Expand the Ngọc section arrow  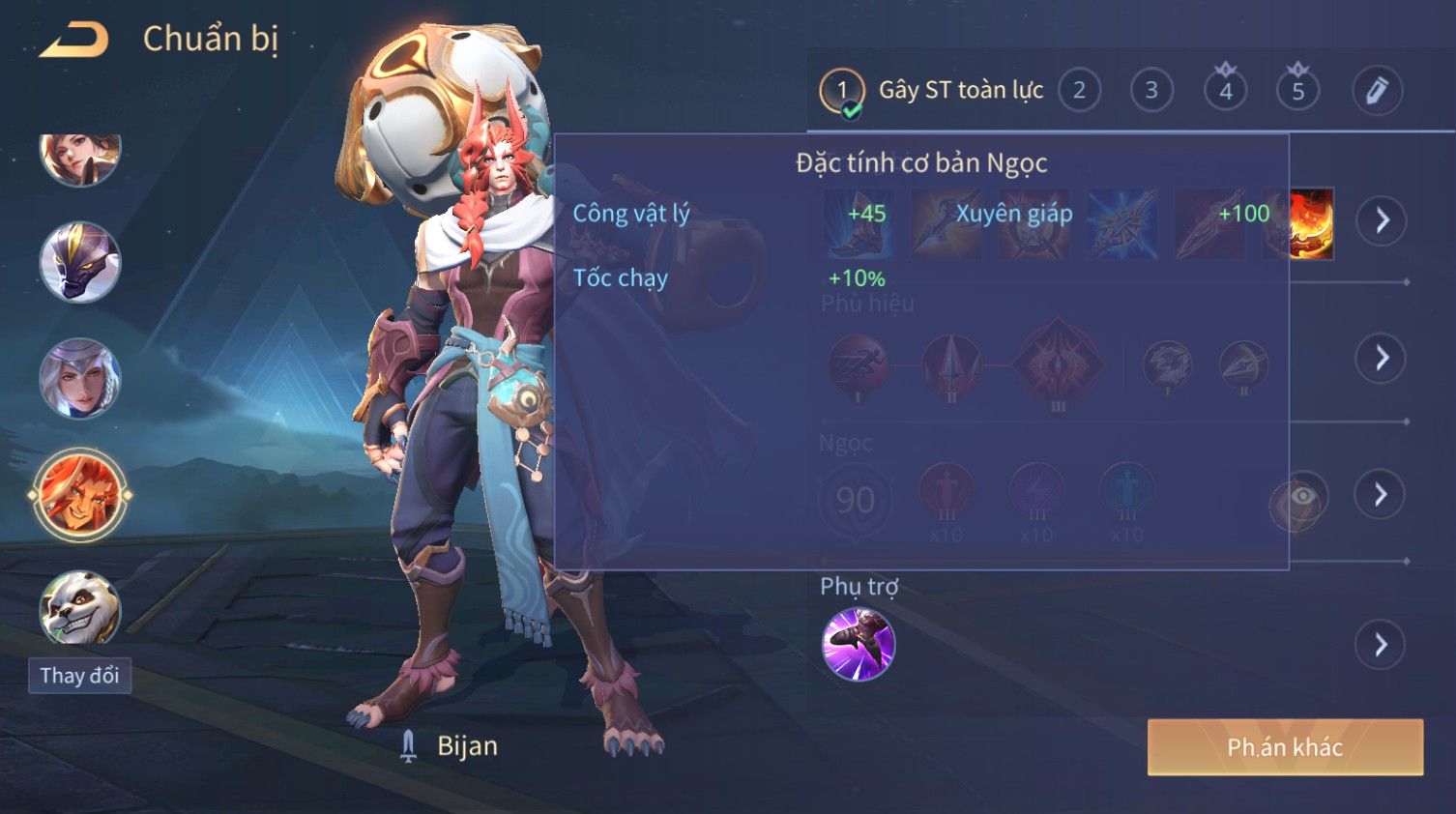(x=1381, y=495)
